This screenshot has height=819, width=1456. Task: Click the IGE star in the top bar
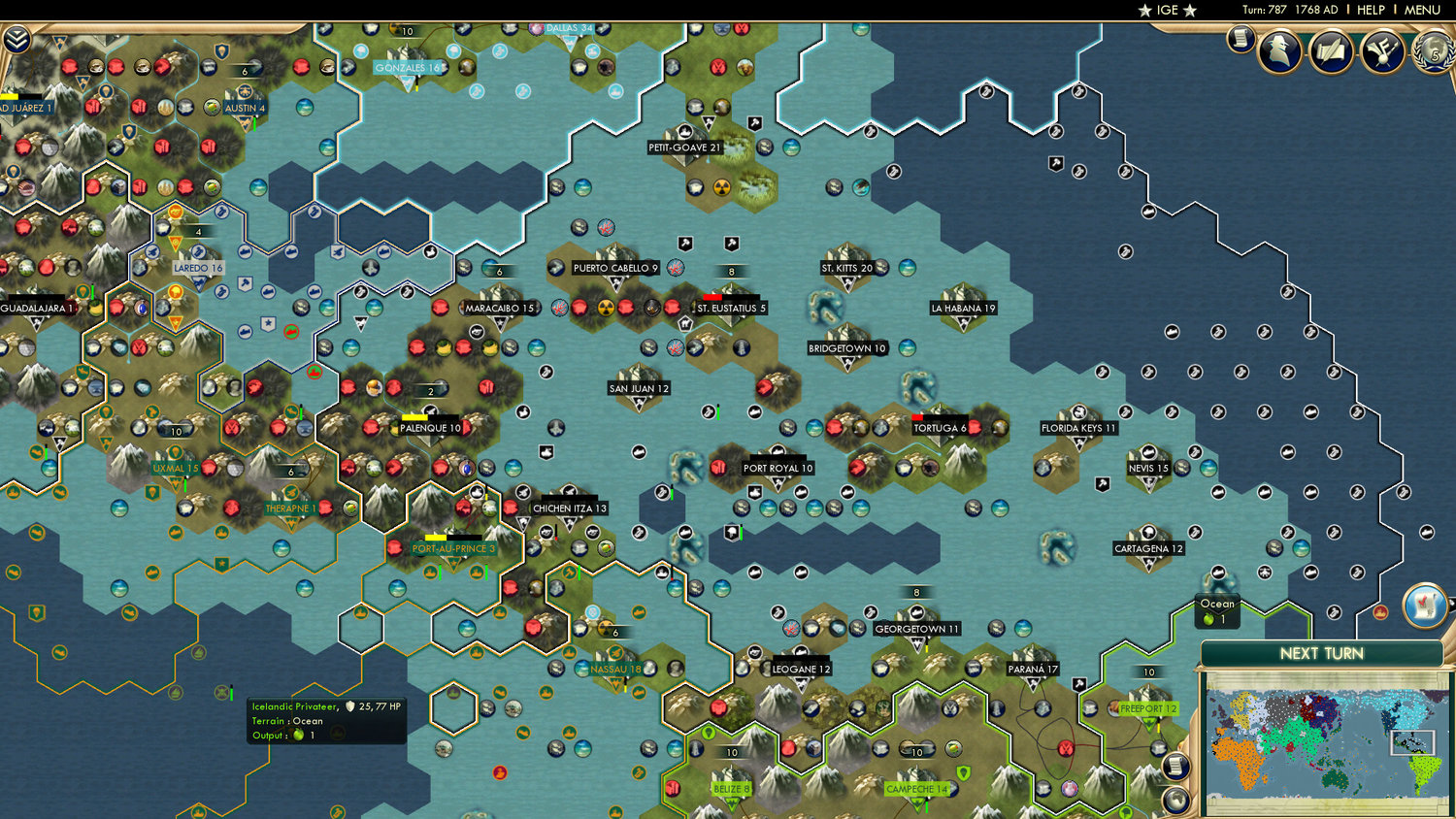tap(1167, 10)
